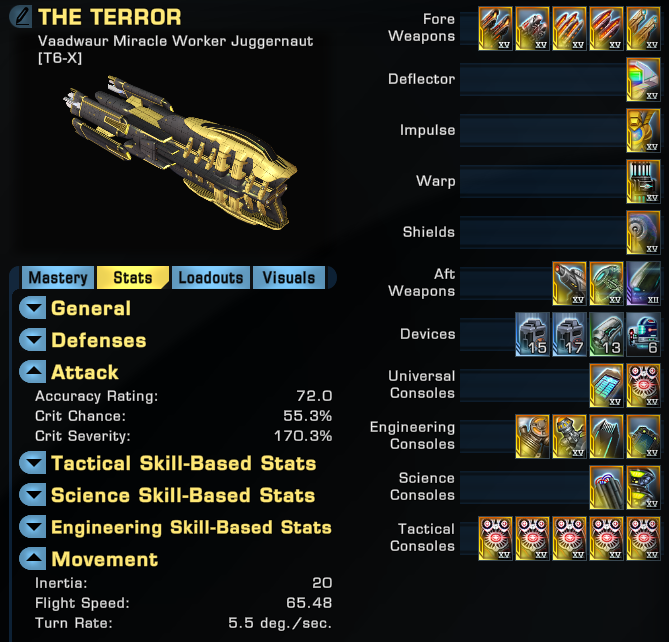Select the device slot showing 6
This screenshot has width=669, height=642.
pos(643,334)
